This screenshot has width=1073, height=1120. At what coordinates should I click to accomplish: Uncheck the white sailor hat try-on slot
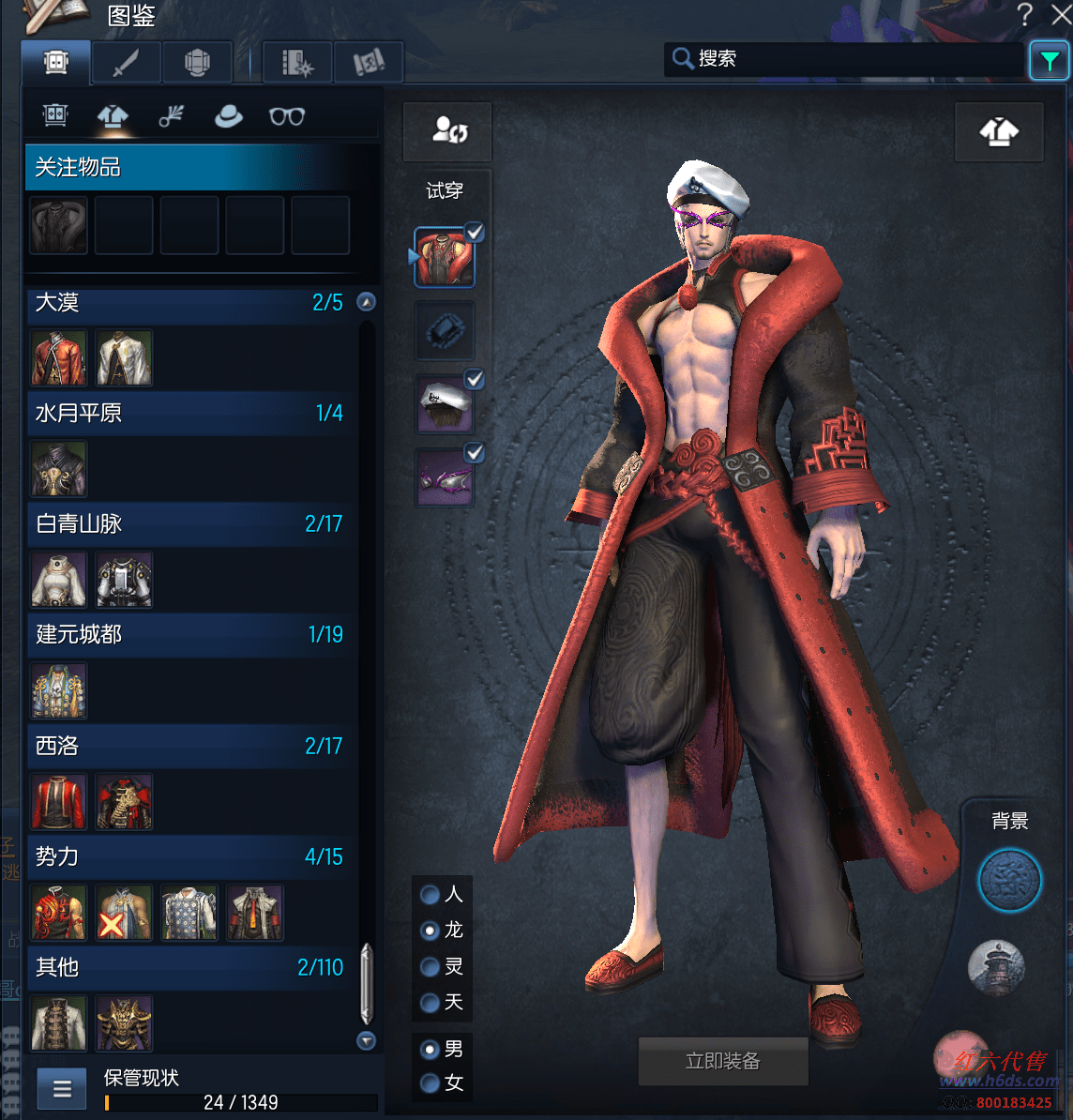pyautogui.click(x=475, y=379)
